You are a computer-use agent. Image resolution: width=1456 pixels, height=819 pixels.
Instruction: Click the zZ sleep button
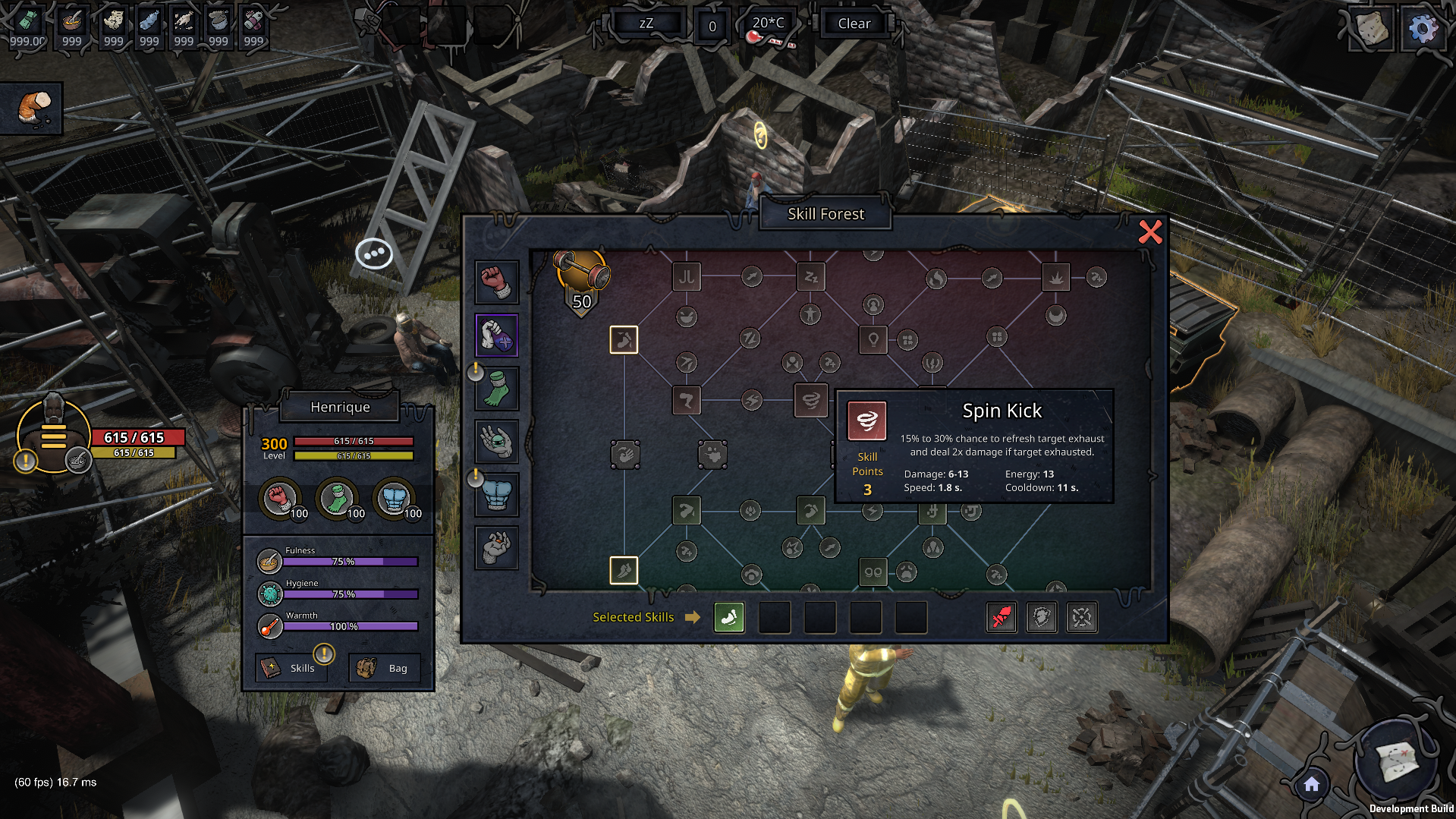pyautogui.click(x=646, y=24)
